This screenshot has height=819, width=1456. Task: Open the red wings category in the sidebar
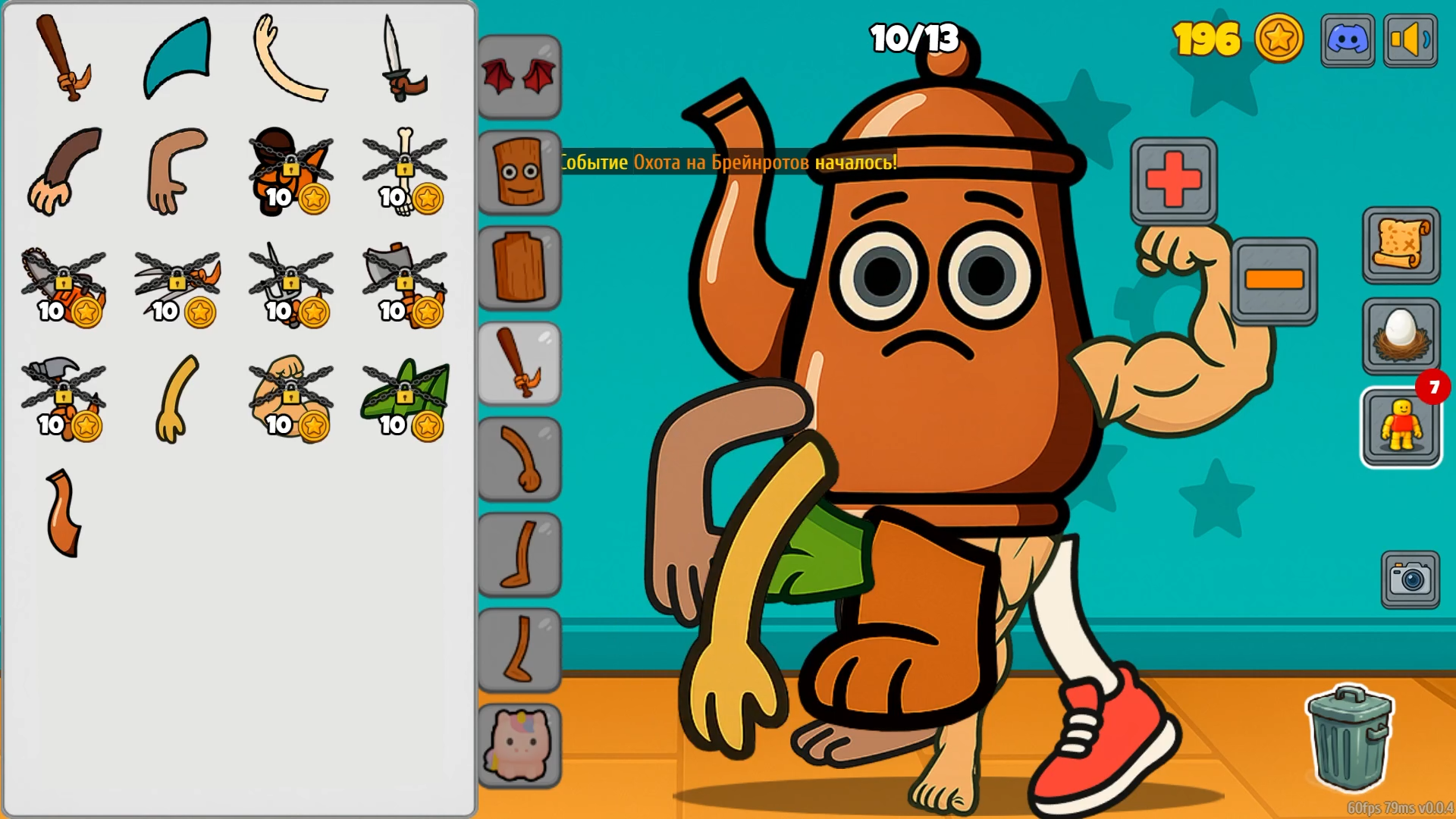(519, 76)
